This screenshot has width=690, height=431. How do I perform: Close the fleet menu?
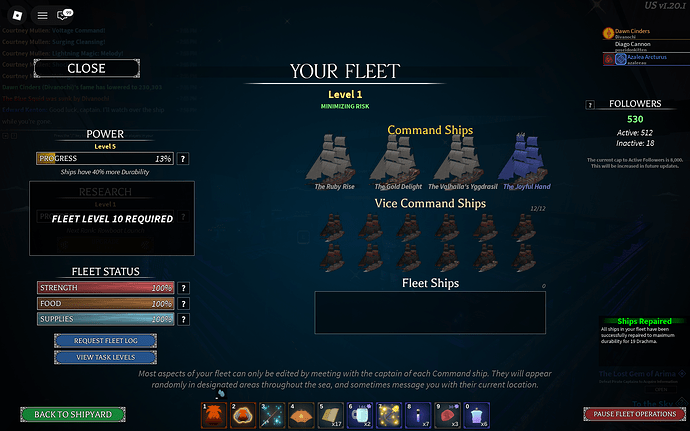click(x=85, y=69)
